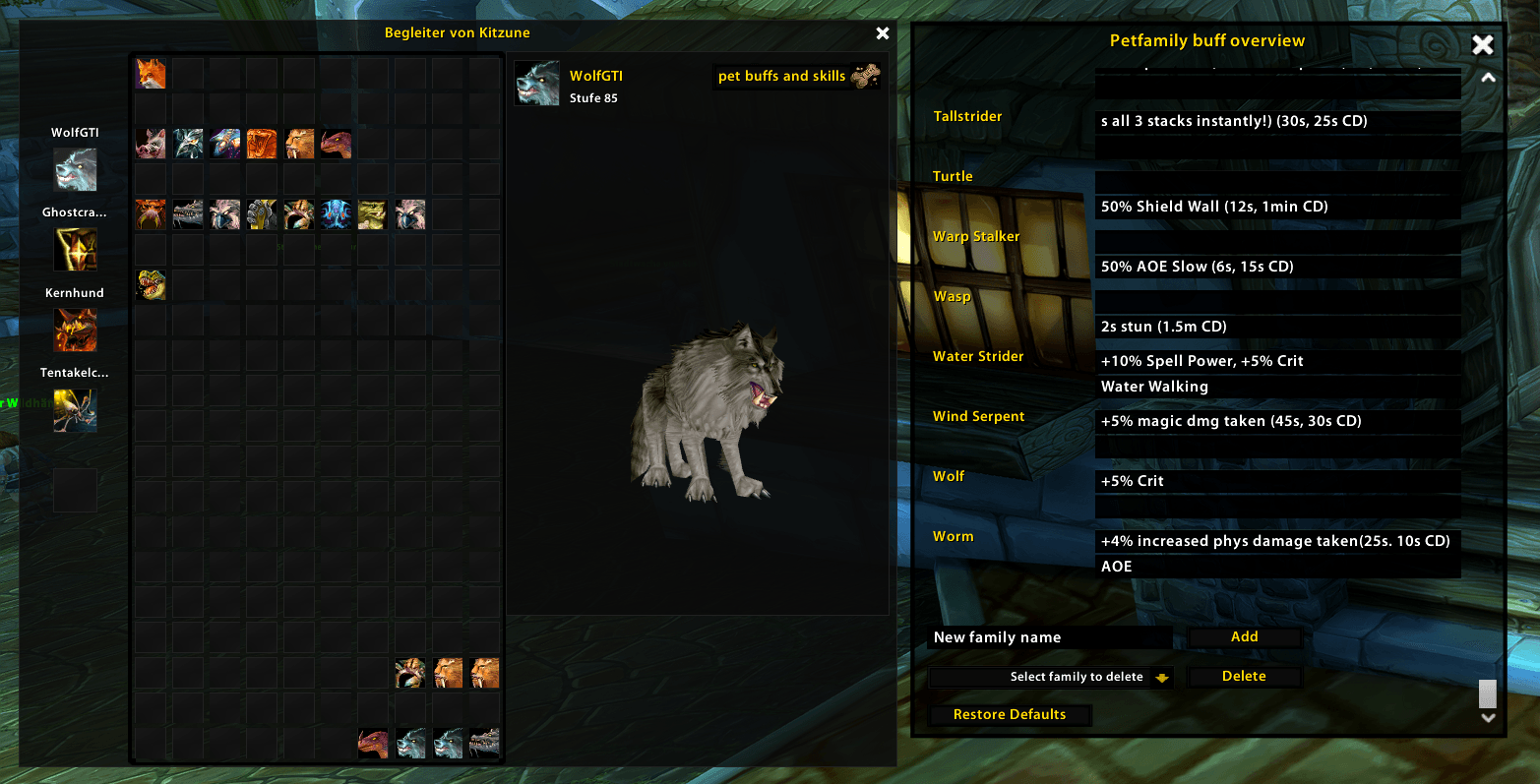Open the blue chimaera pet icon

[336, 213]
